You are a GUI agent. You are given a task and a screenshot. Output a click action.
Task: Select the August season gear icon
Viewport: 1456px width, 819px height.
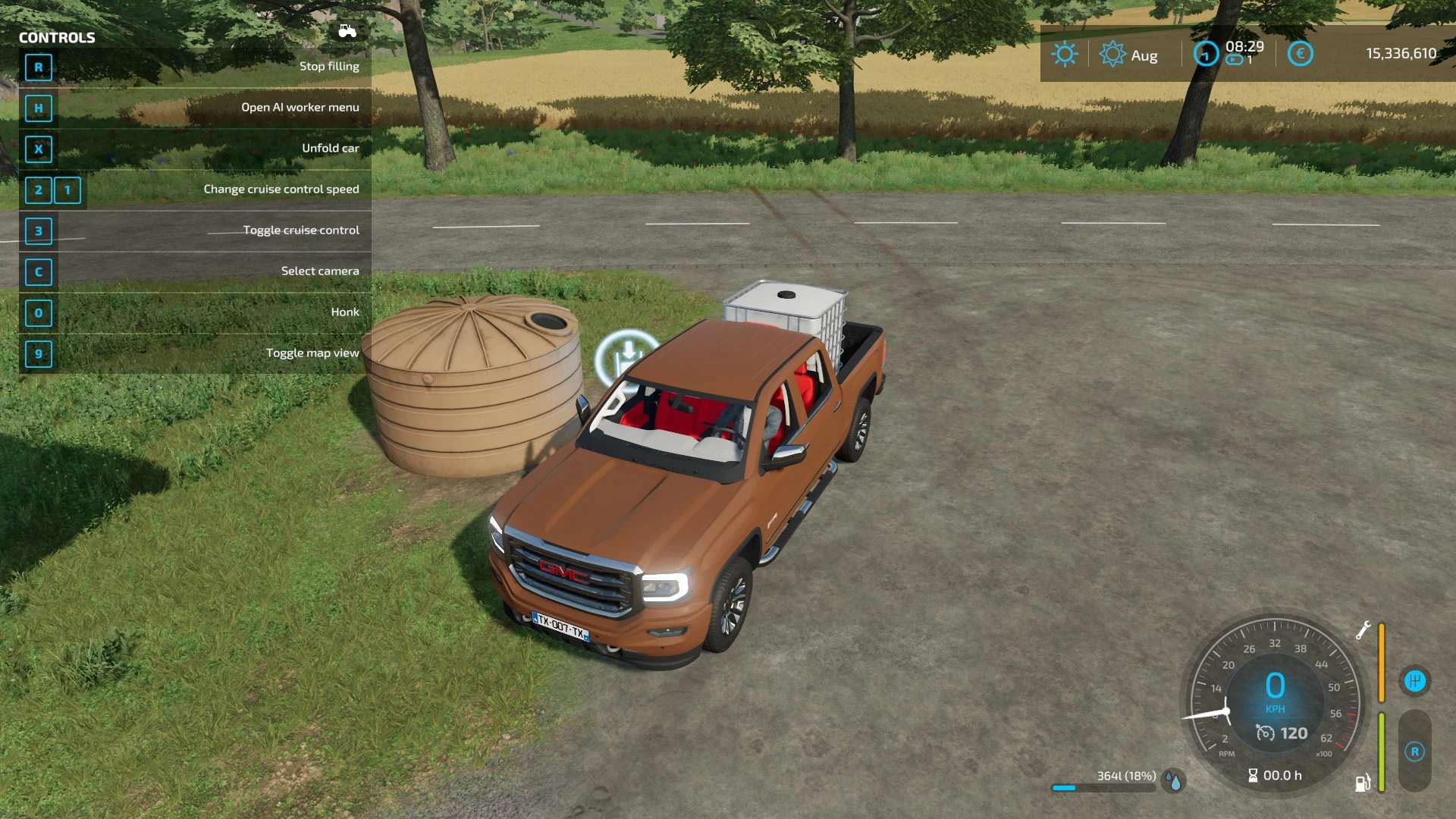click(1112, 55)
